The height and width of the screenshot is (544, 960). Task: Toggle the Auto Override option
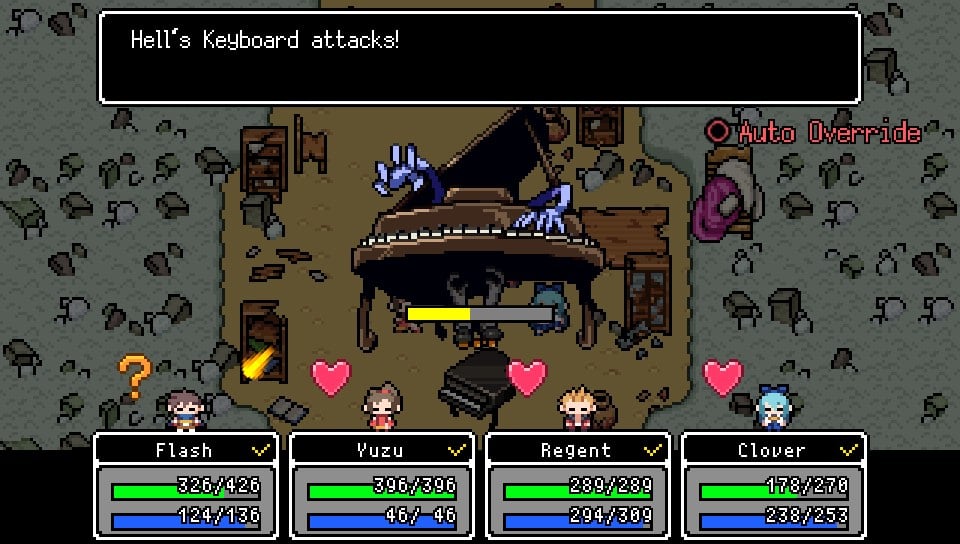pos(812,132)
